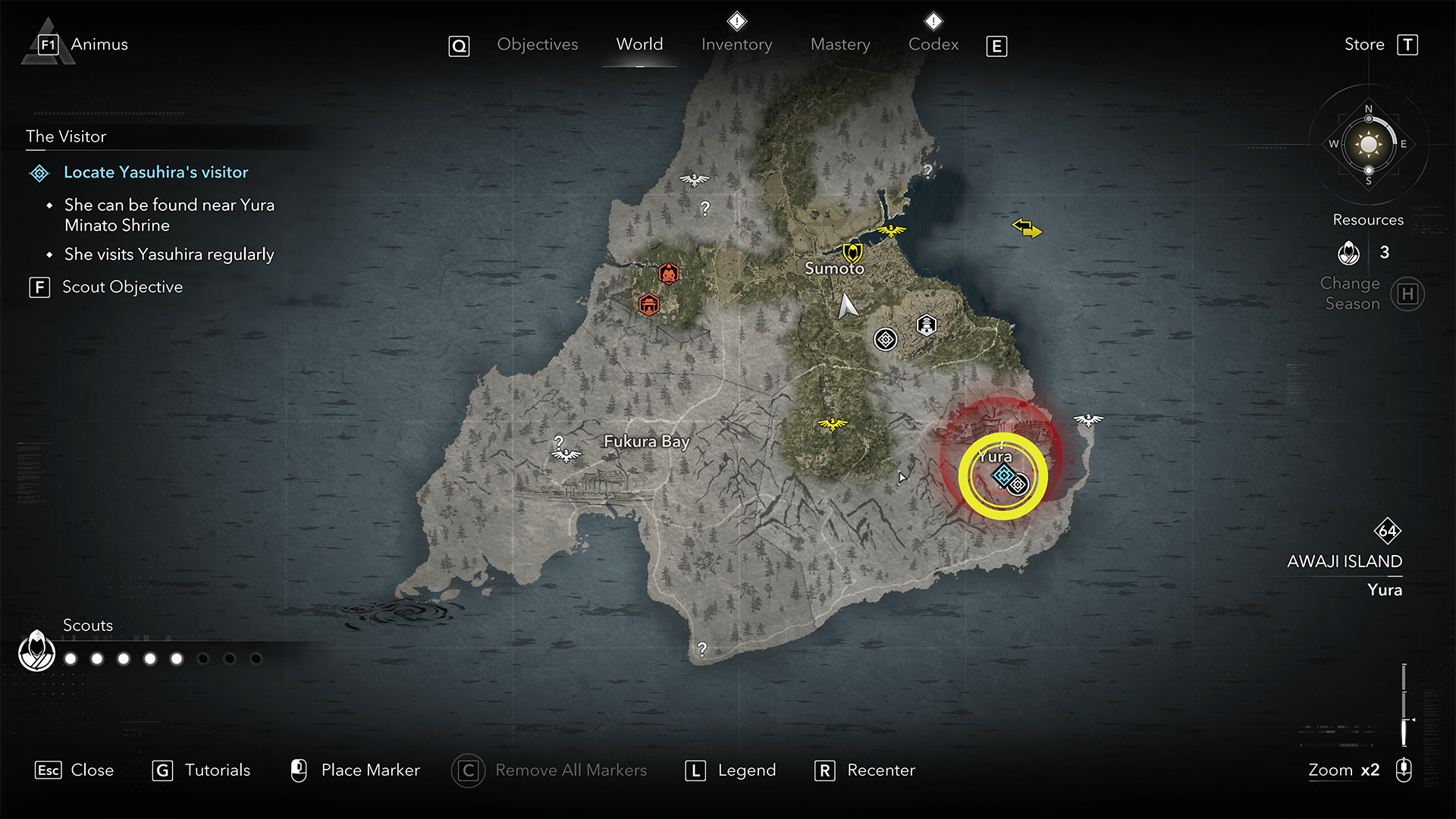The image size is (1456, 819).
Task: Switch to the World tab
Action: (639, 45)
